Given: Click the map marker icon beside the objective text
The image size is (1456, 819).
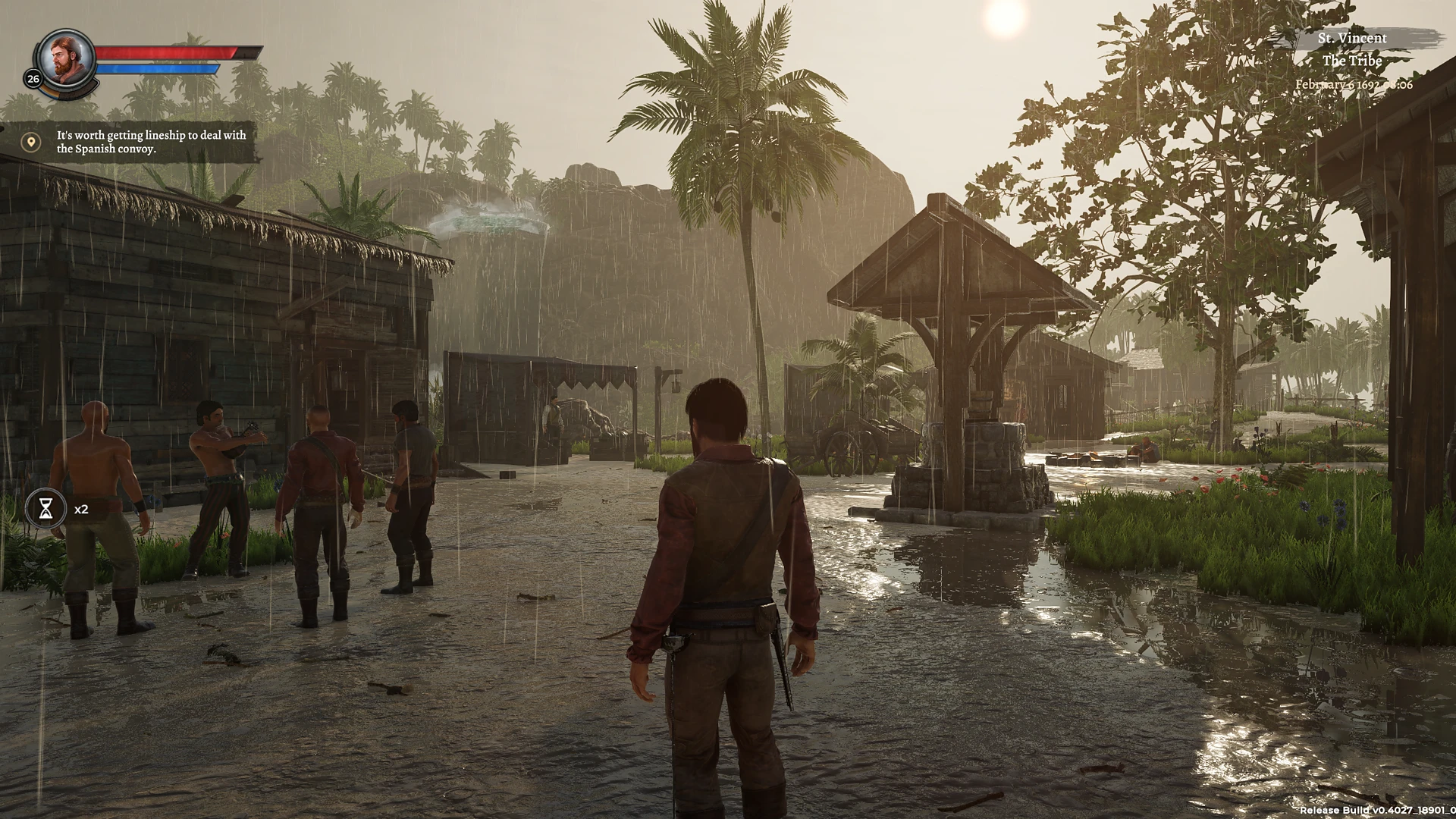Looking at the screenshot, I should tap(30, 141).
